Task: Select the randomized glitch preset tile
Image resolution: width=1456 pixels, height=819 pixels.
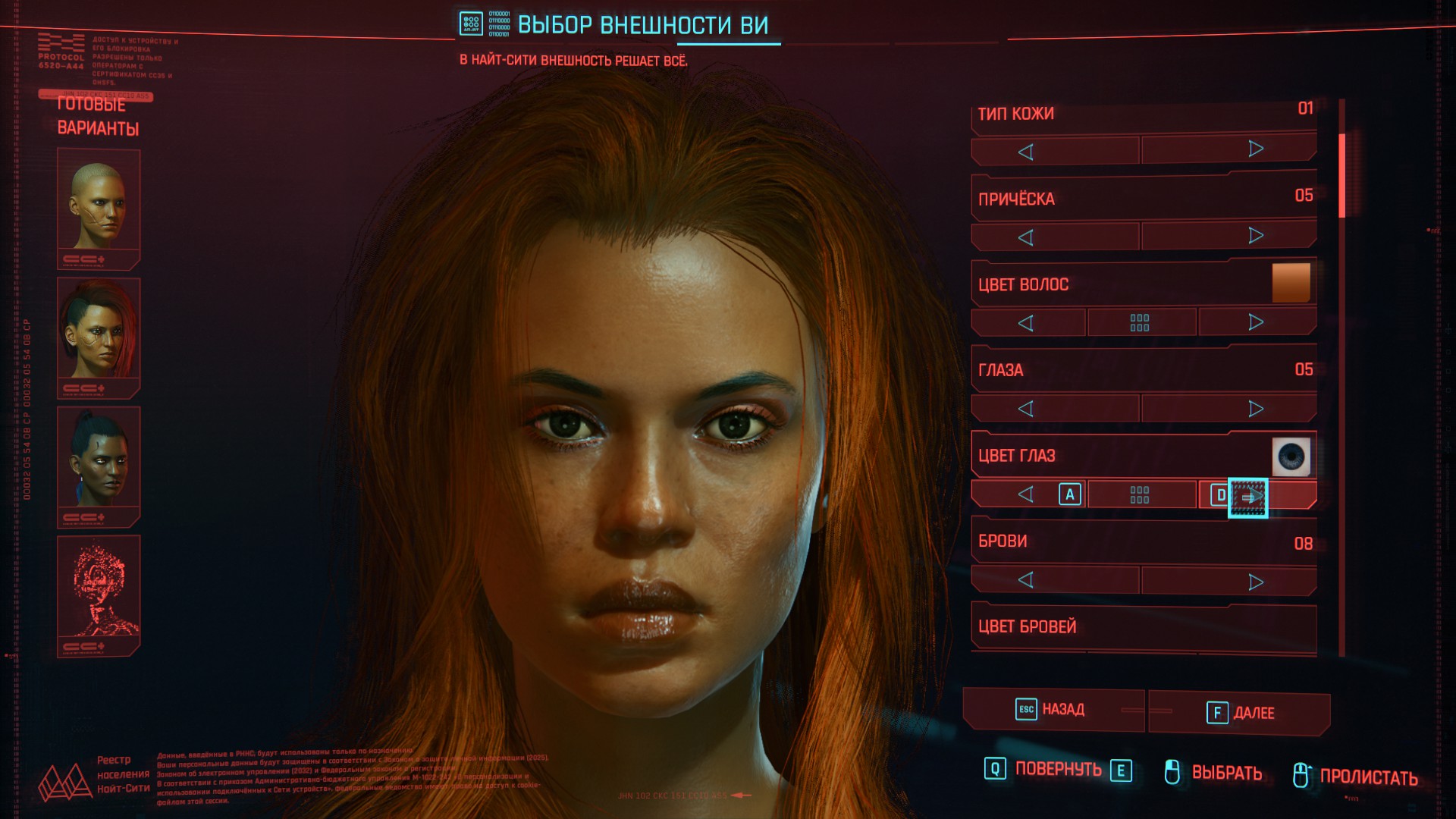Action: click(99, 593)
